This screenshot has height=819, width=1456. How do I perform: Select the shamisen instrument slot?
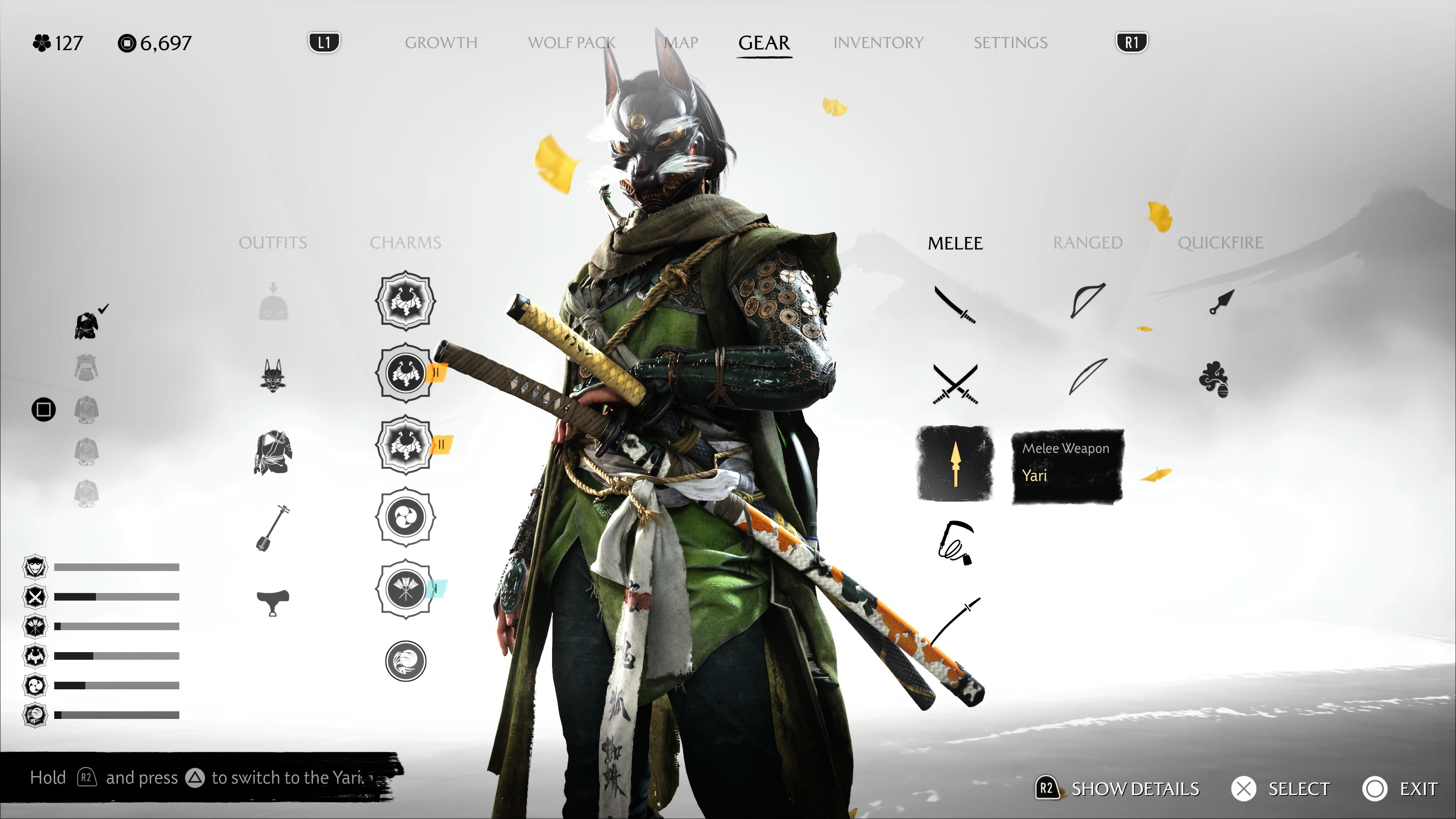[273, 528]
